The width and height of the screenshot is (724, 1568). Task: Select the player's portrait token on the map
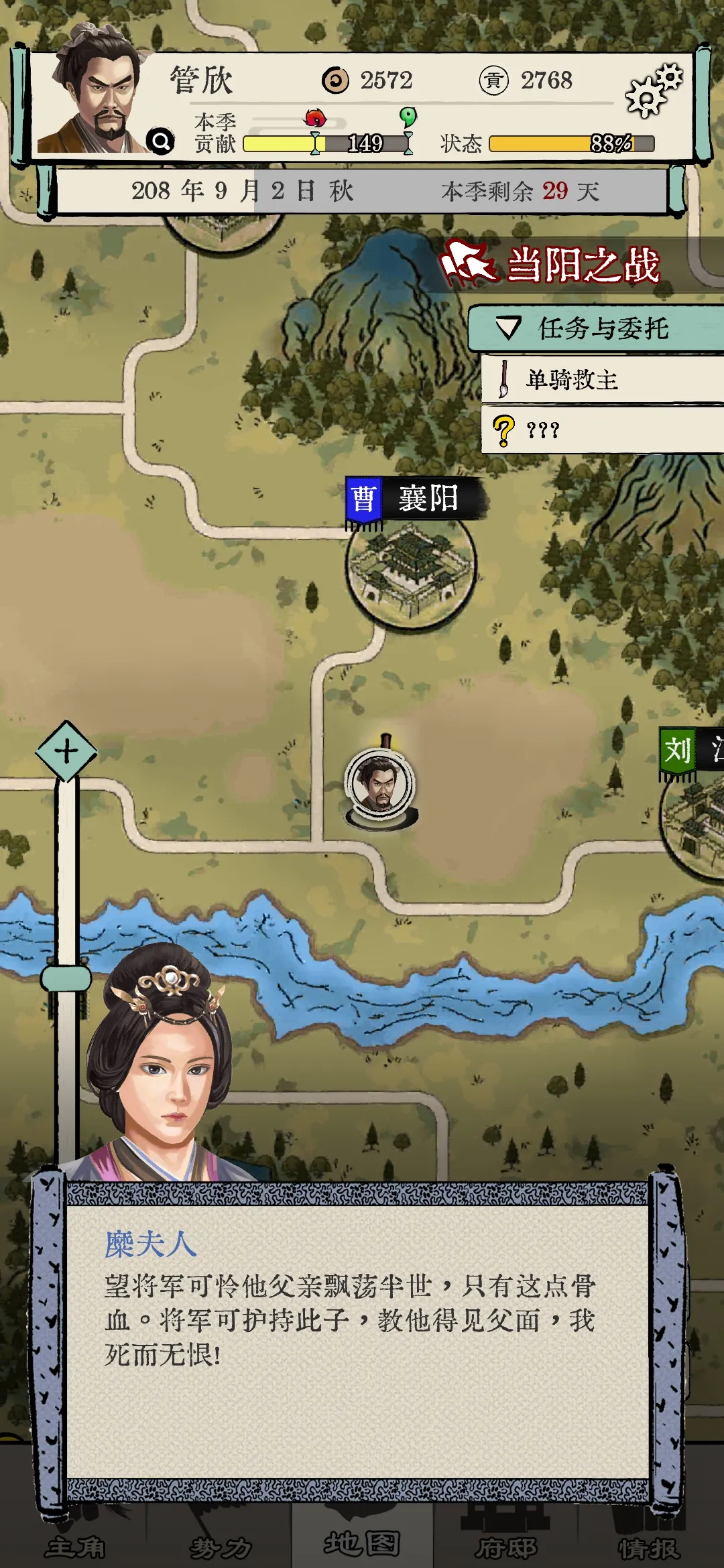380,785
